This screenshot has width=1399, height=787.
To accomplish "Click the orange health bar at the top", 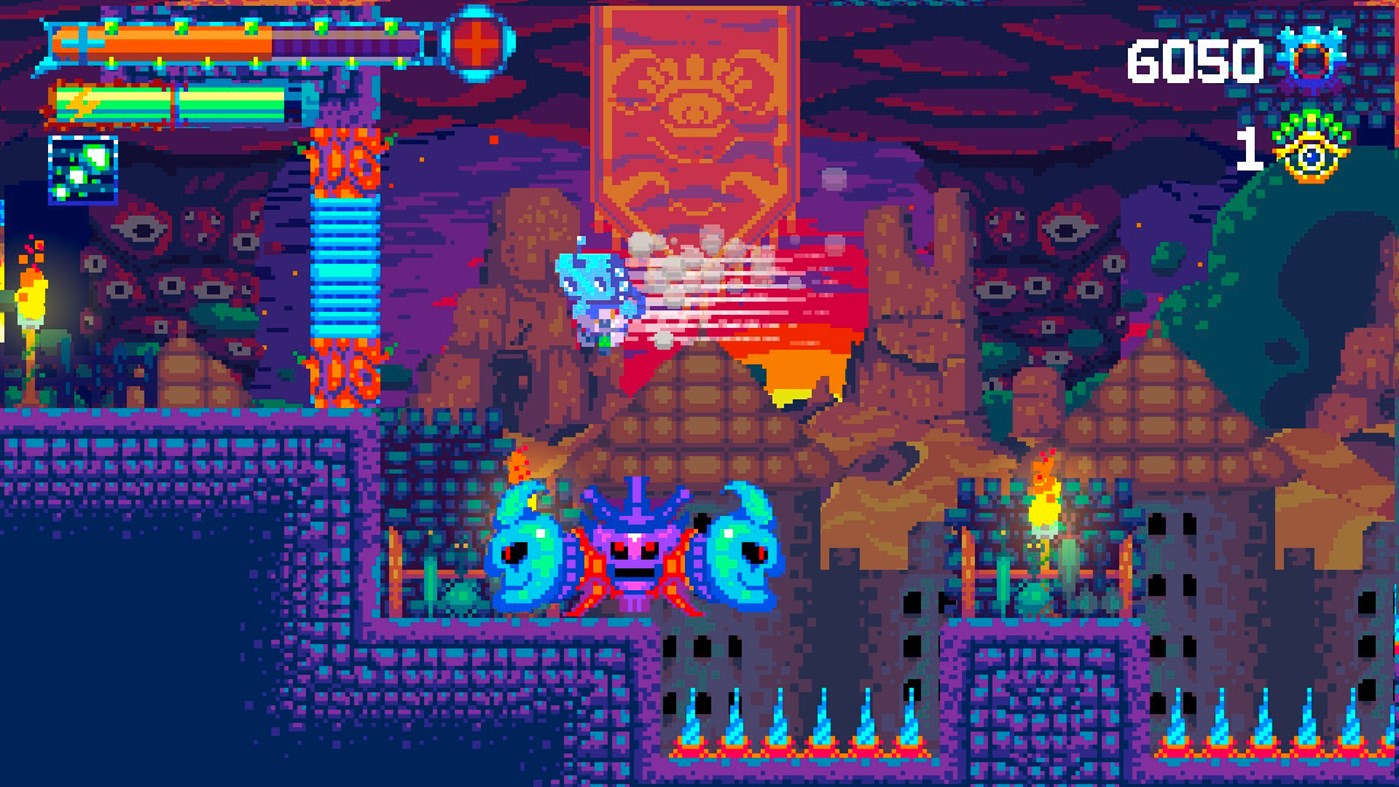I will [x=160, y=42].
